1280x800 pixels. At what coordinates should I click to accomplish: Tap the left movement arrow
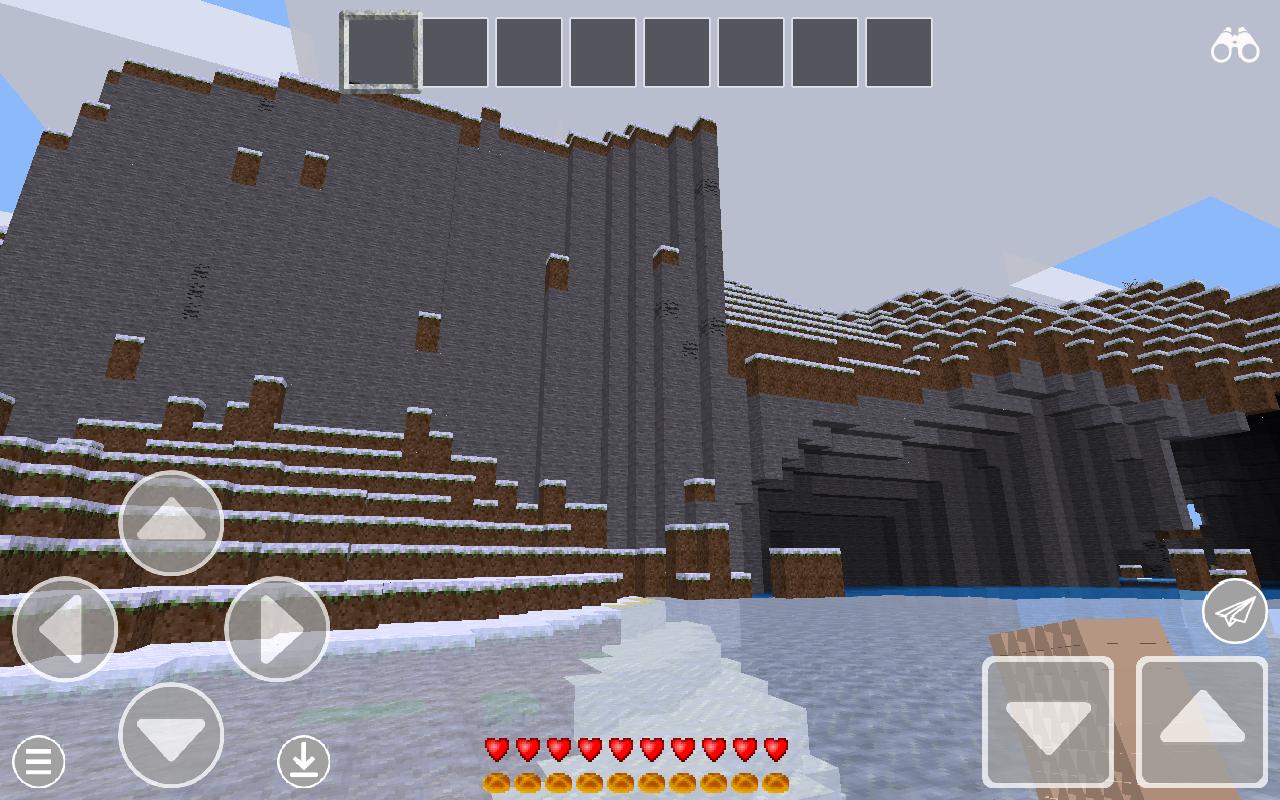(63, 629)
